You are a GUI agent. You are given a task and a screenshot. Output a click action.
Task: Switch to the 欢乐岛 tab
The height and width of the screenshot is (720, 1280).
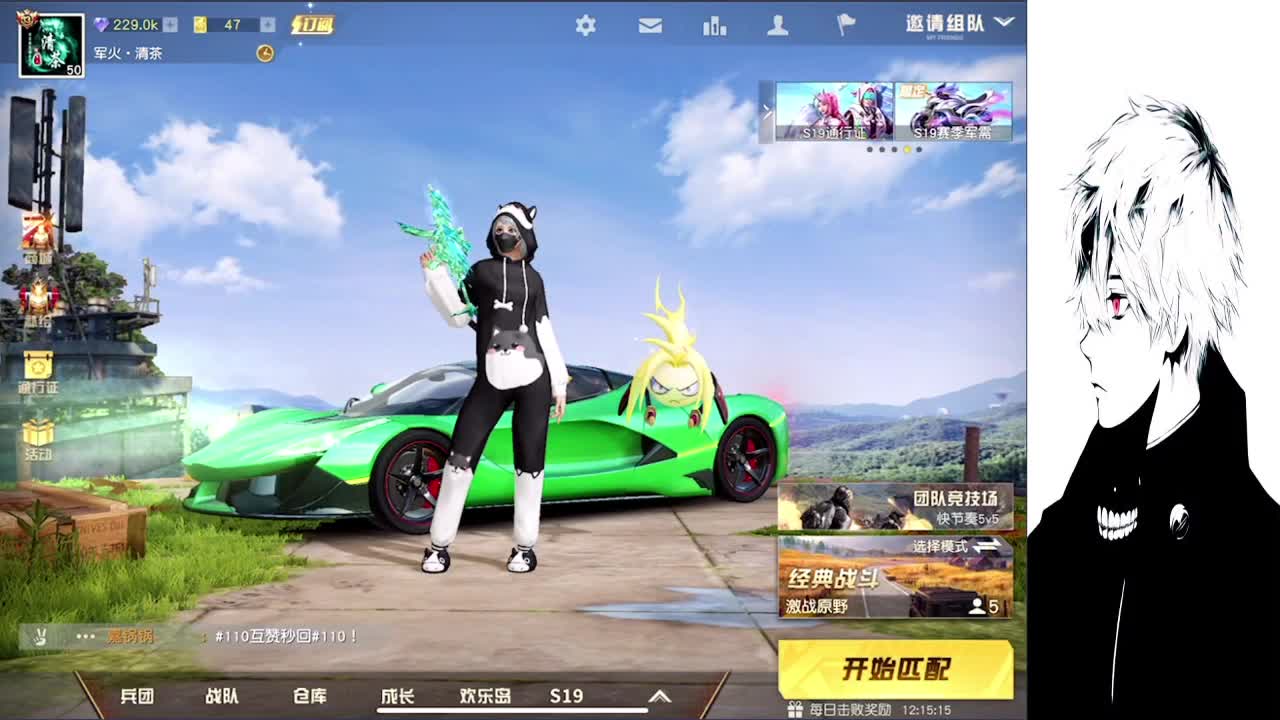coord(484,697)
